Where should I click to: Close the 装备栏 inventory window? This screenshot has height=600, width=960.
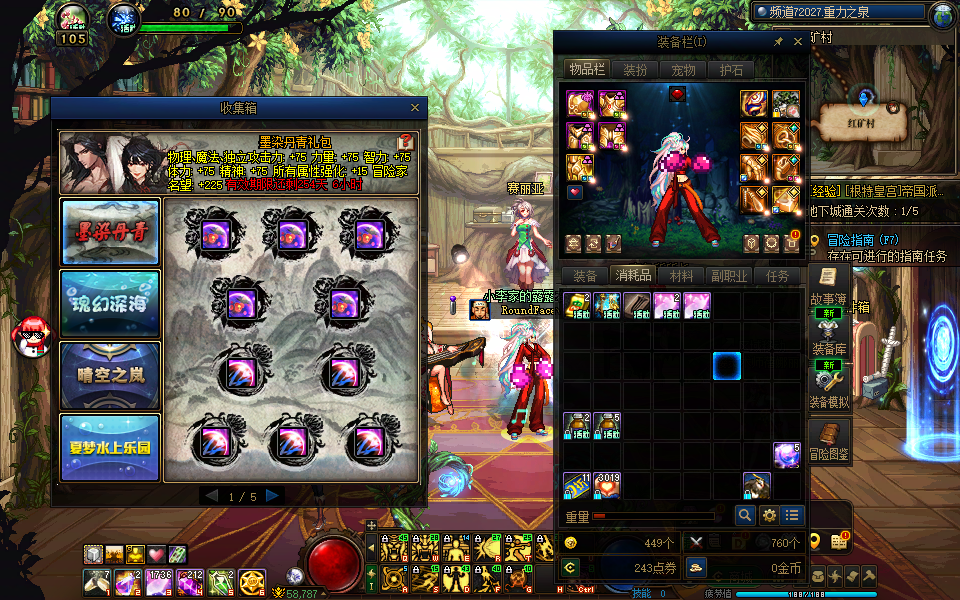point(798,42)
